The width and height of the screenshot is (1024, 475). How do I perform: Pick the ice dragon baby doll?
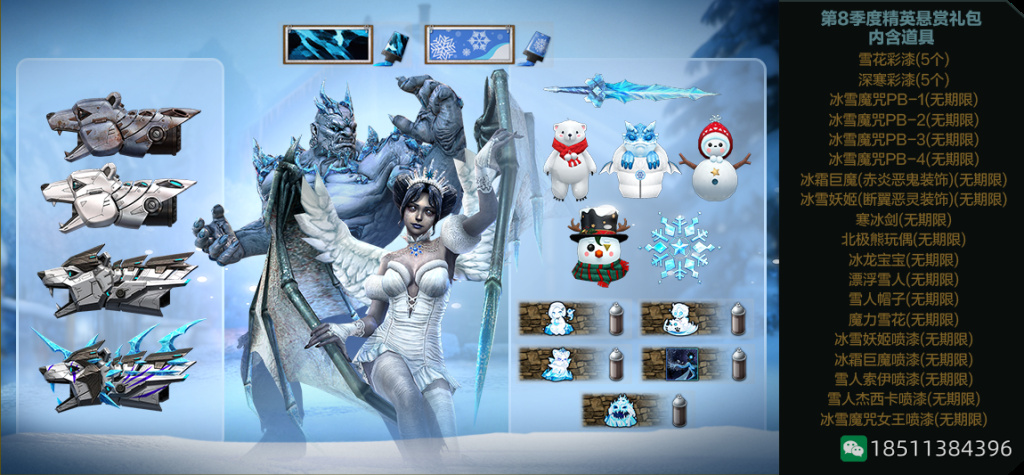pyautogui.click(x=640, y=160)
